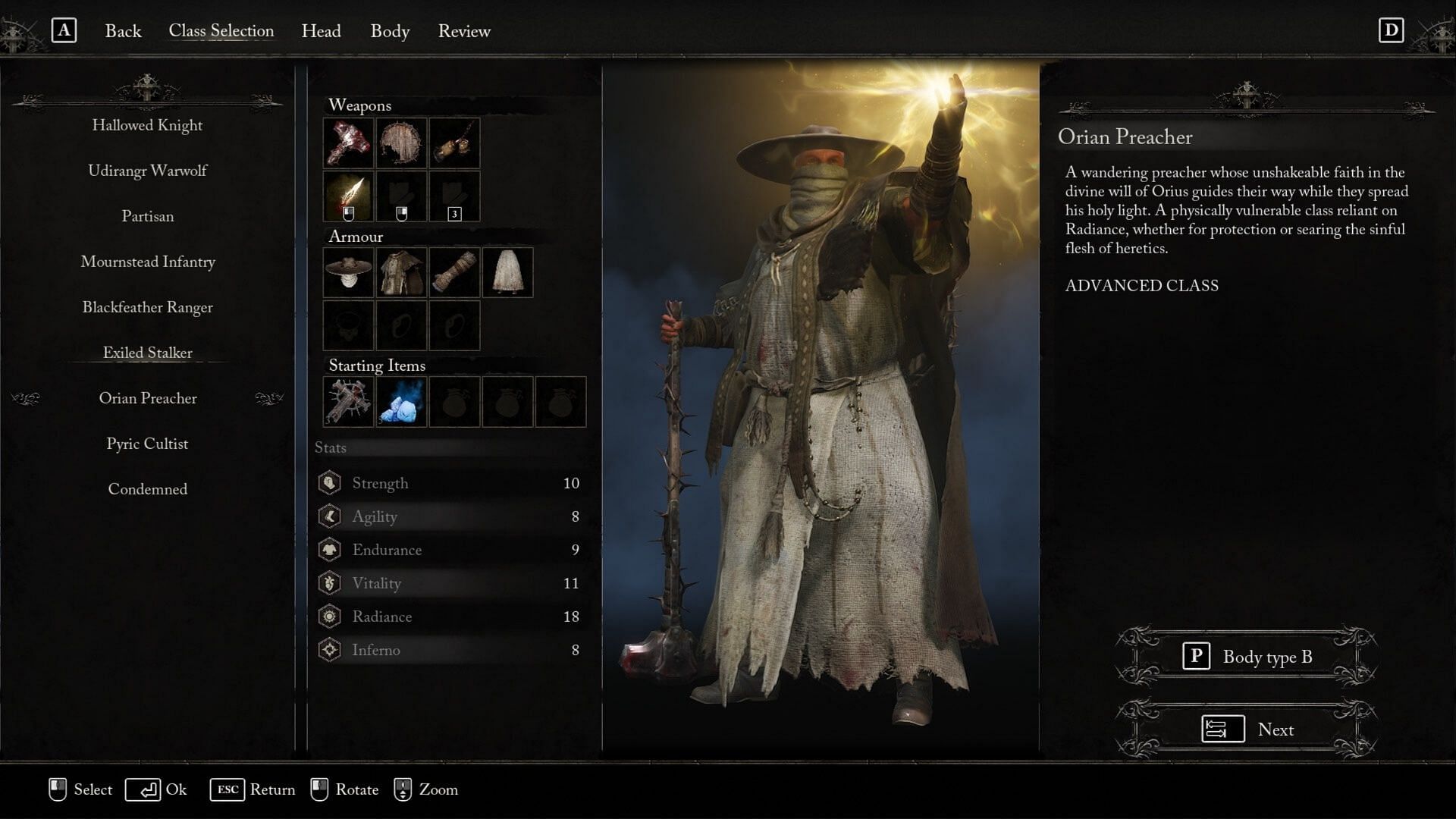Viewport: 1456px width, 819px height.
Task: Open the Head customization tab
Action: 321,31
